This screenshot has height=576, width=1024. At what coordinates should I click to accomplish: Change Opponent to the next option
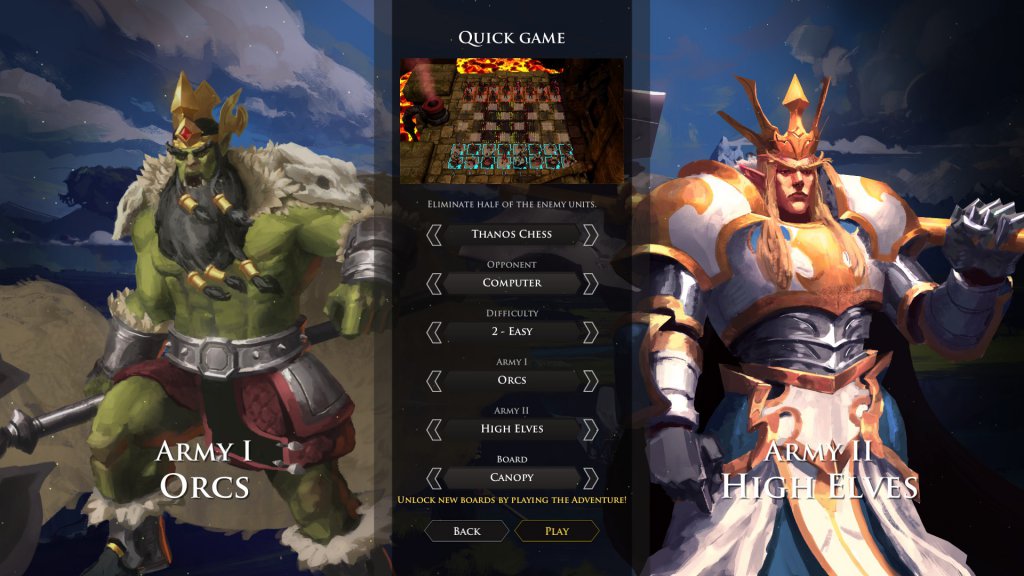[591, 283]
